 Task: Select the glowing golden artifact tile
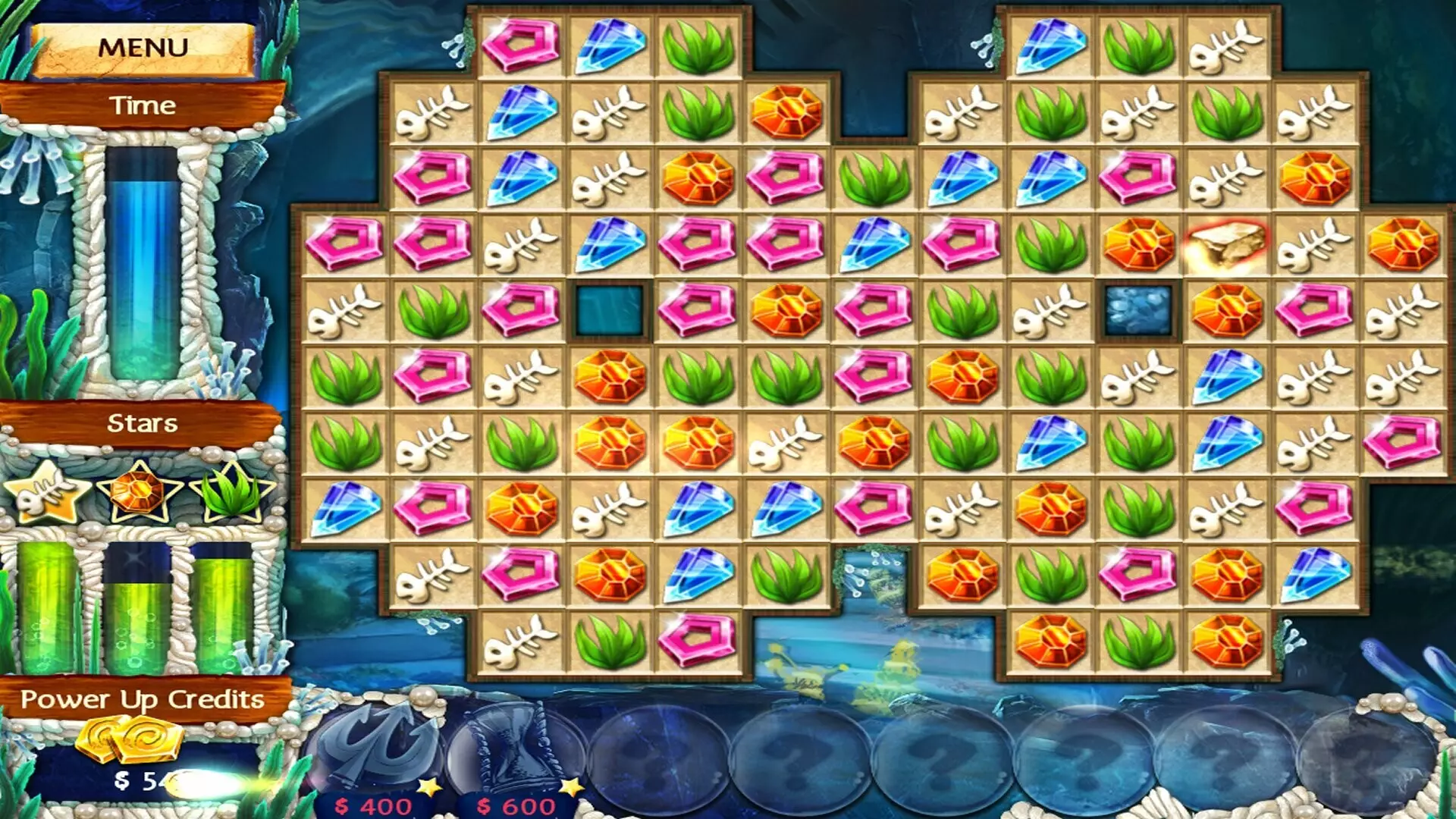tap(1228, 243)
